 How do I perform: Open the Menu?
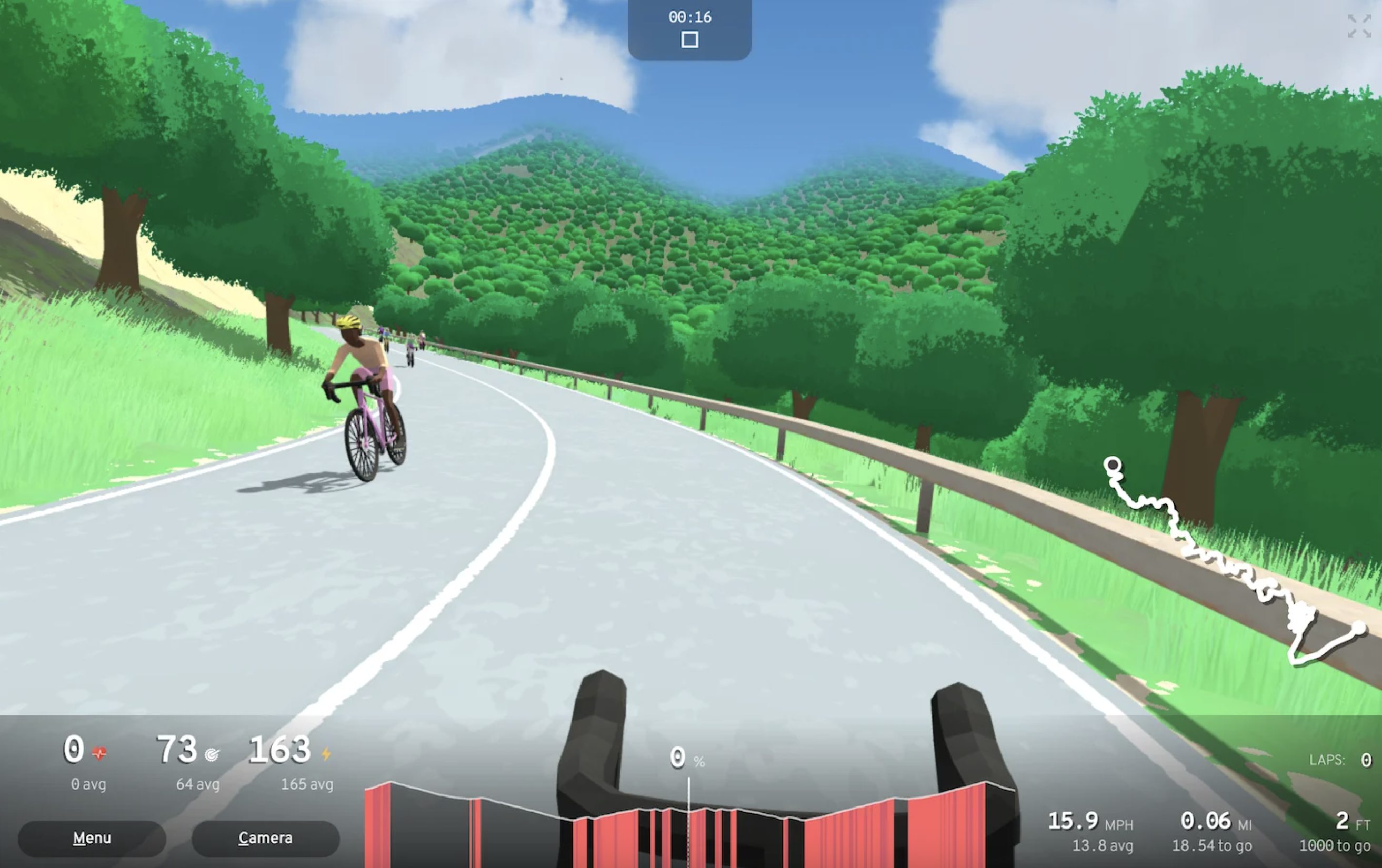[x=92, y=838]
